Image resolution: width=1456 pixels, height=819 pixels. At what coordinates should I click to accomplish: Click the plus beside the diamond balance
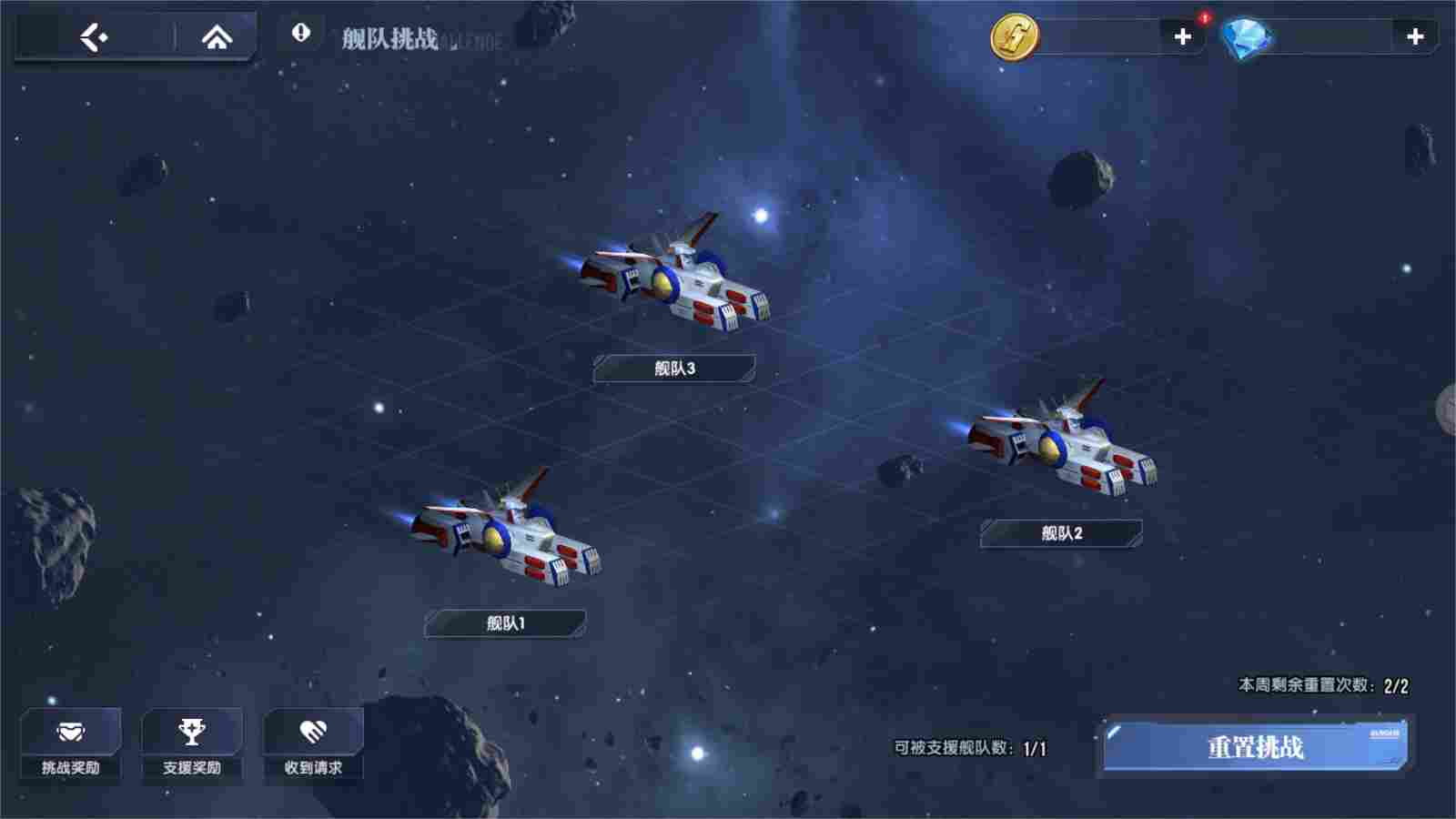(x=1416, y=38)
